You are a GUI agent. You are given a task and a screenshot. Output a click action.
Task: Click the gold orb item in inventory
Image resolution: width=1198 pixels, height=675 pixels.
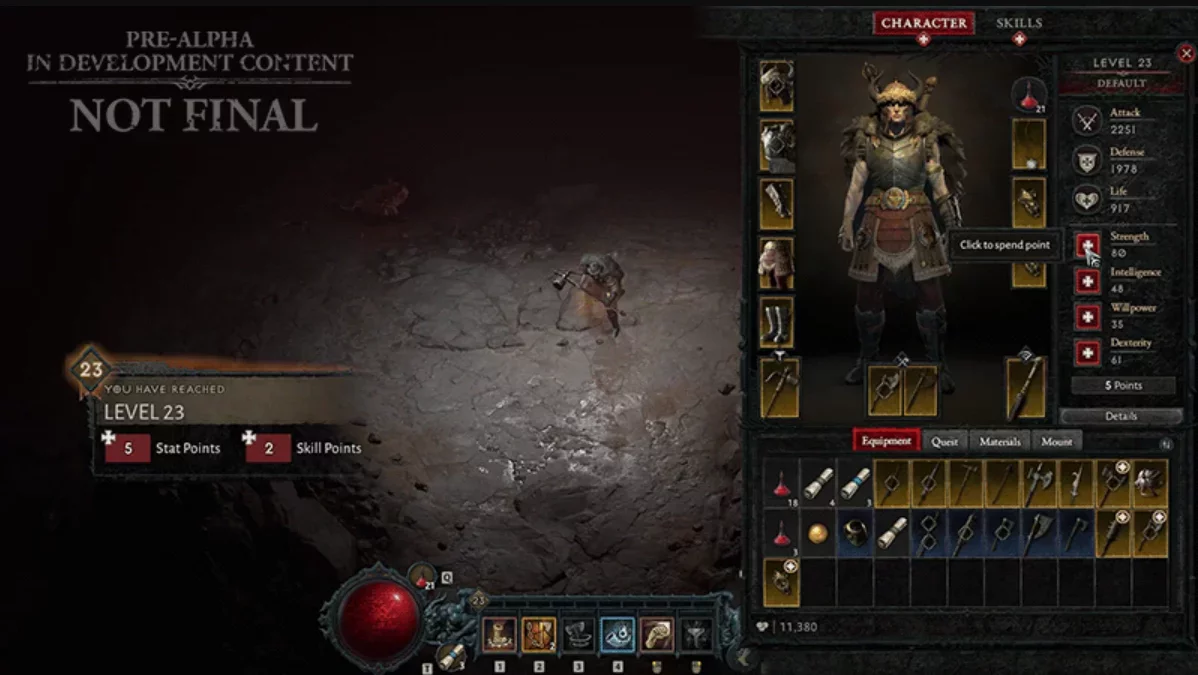click(x=818, y=533)
